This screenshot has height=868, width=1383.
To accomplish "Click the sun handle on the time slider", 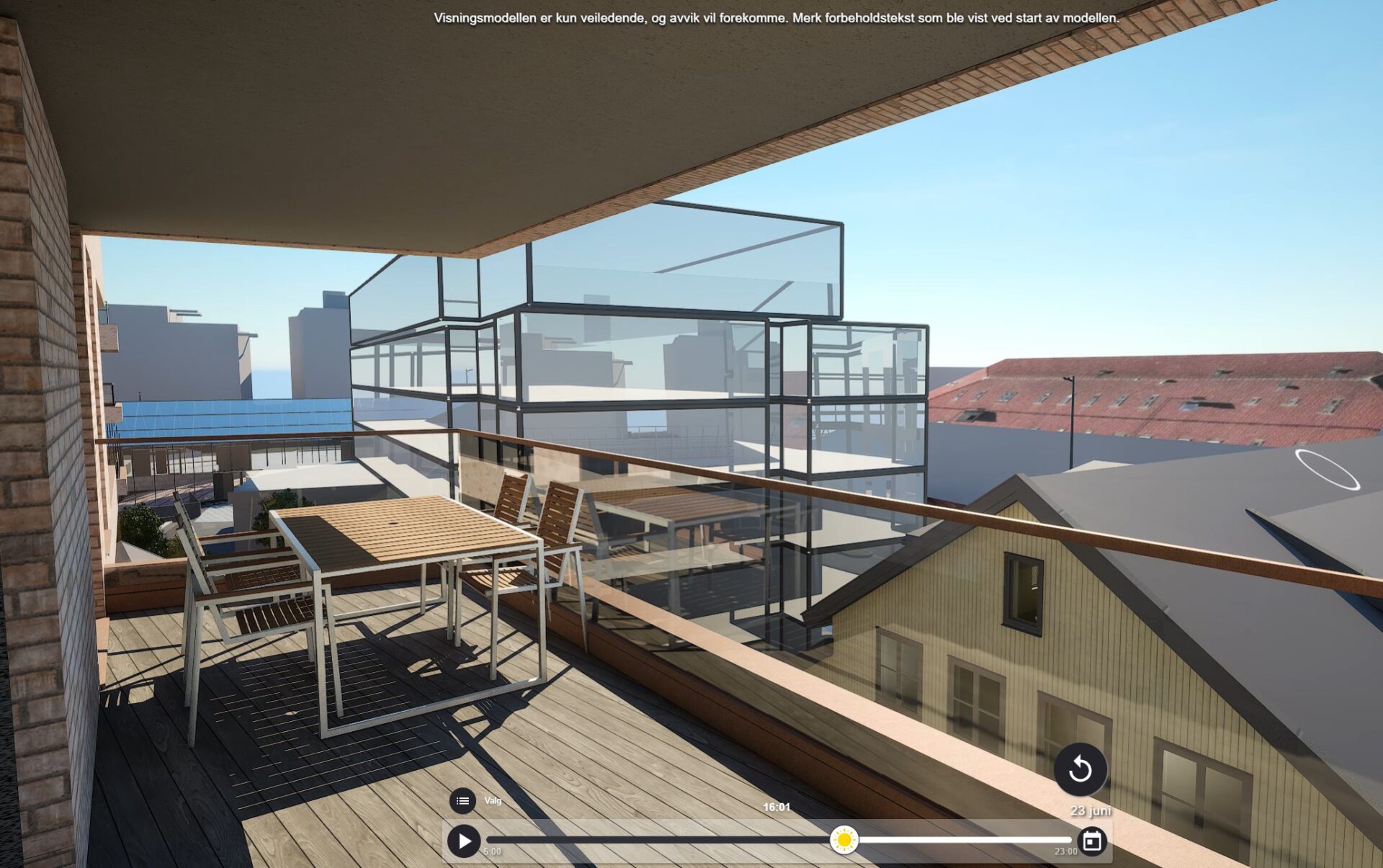I will tap(843, 840).
